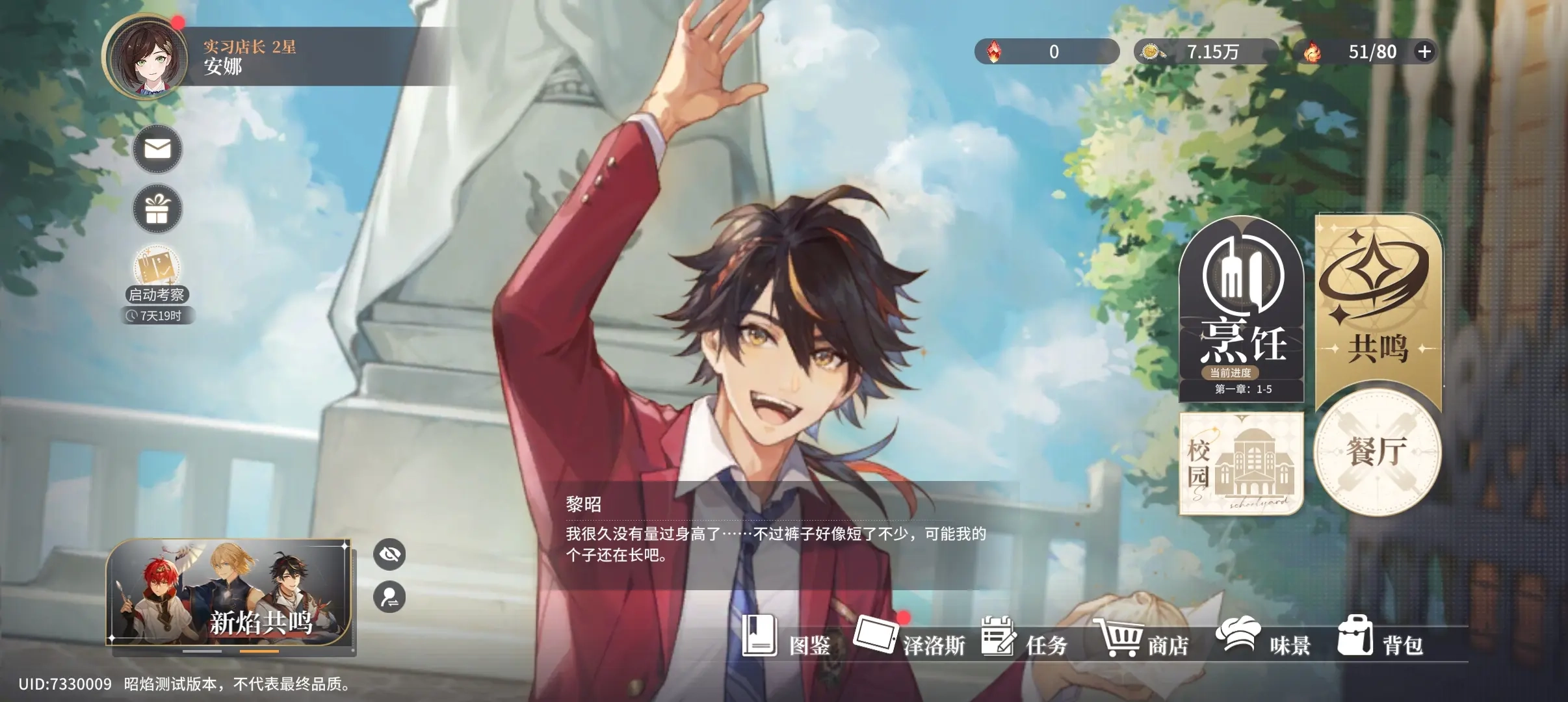Open the 泽洛斯 tablet menu
Image resolution: width=1568 pixels, height=702 pixels.
click(909, 638)
